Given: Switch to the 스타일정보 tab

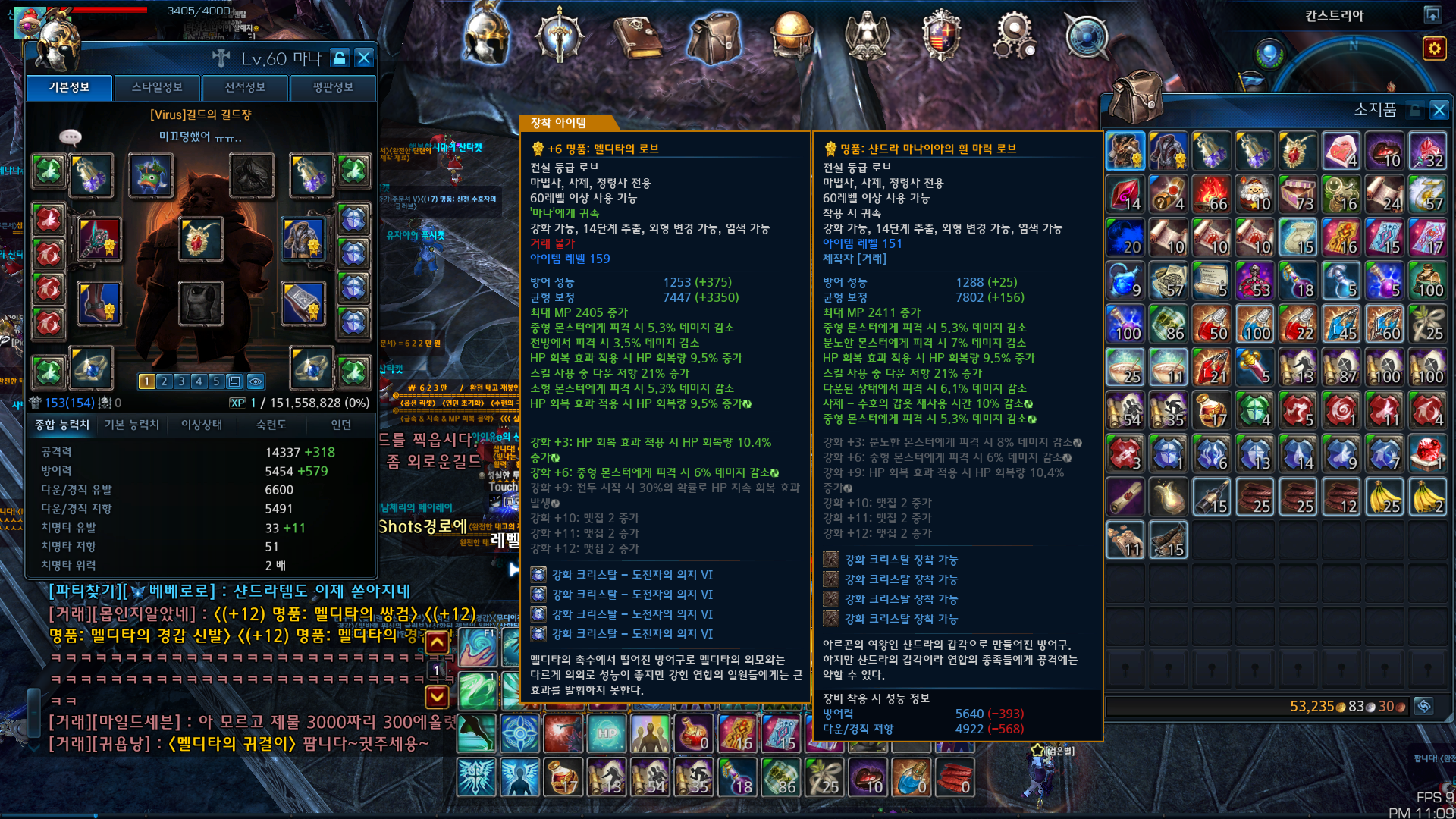Looking at the screenshot, I should click(156, 87).
